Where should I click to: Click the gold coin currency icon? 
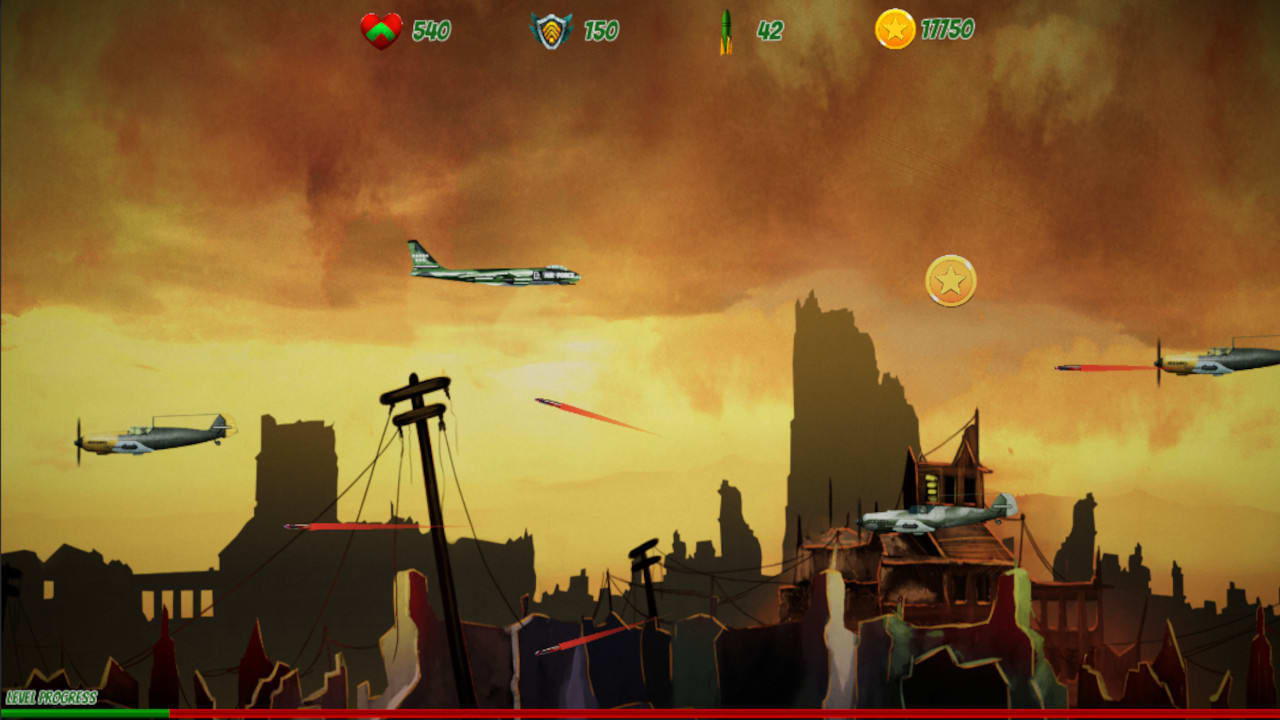897,30
